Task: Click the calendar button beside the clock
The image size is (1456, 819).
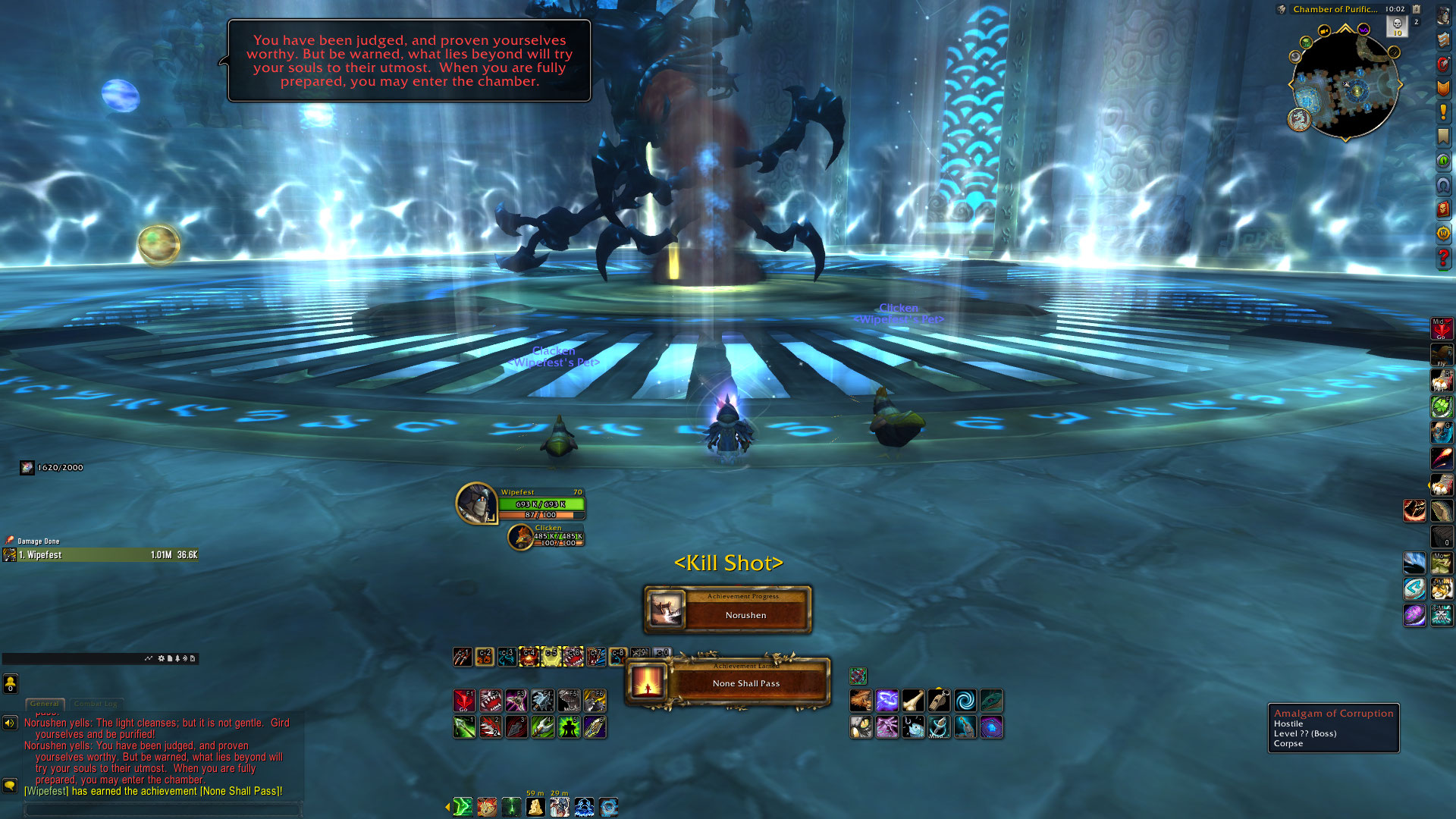Action: coord(1416,9)
